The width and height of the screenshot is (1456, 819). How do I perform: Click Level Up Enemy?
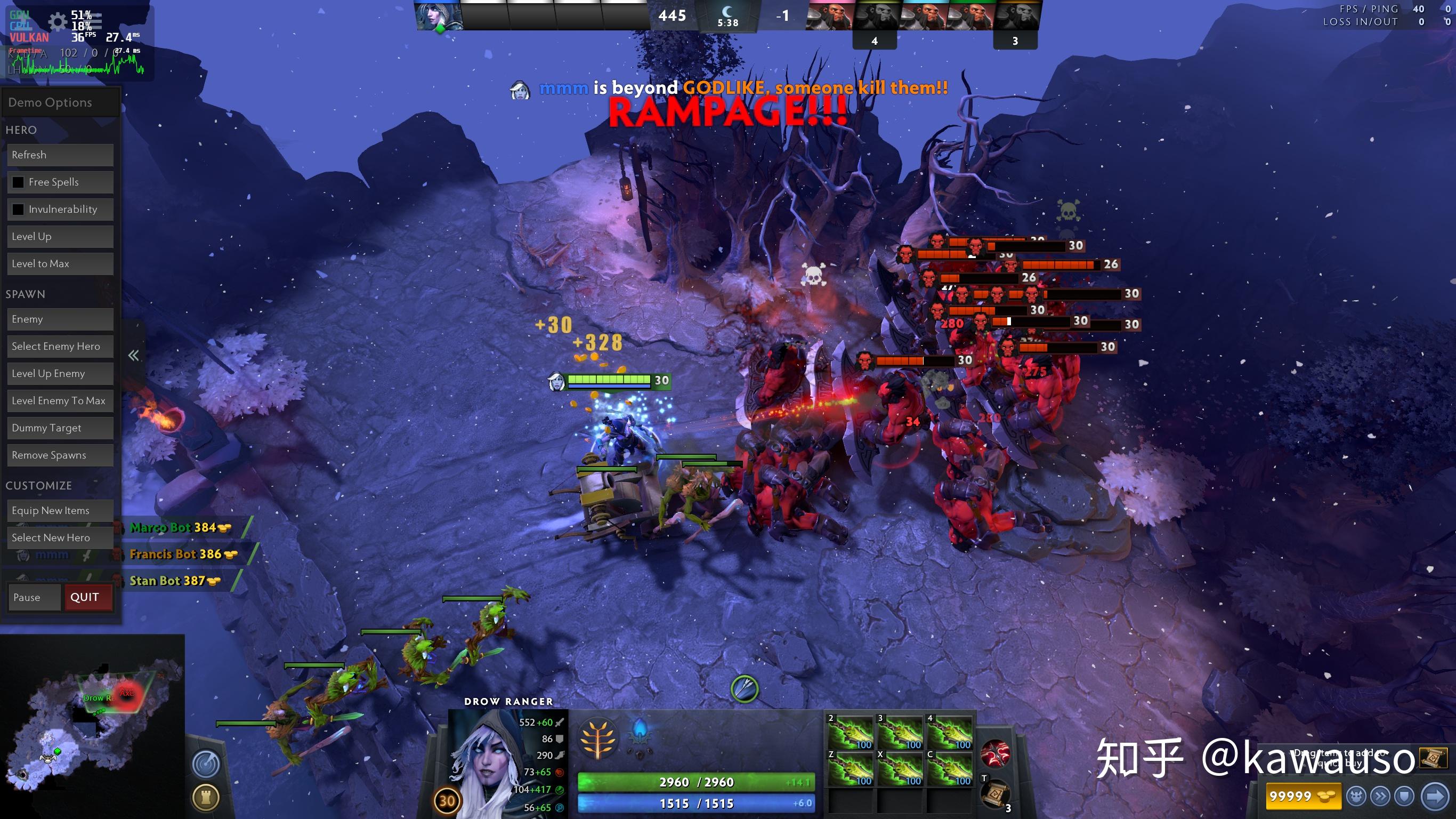click(60, 373)
